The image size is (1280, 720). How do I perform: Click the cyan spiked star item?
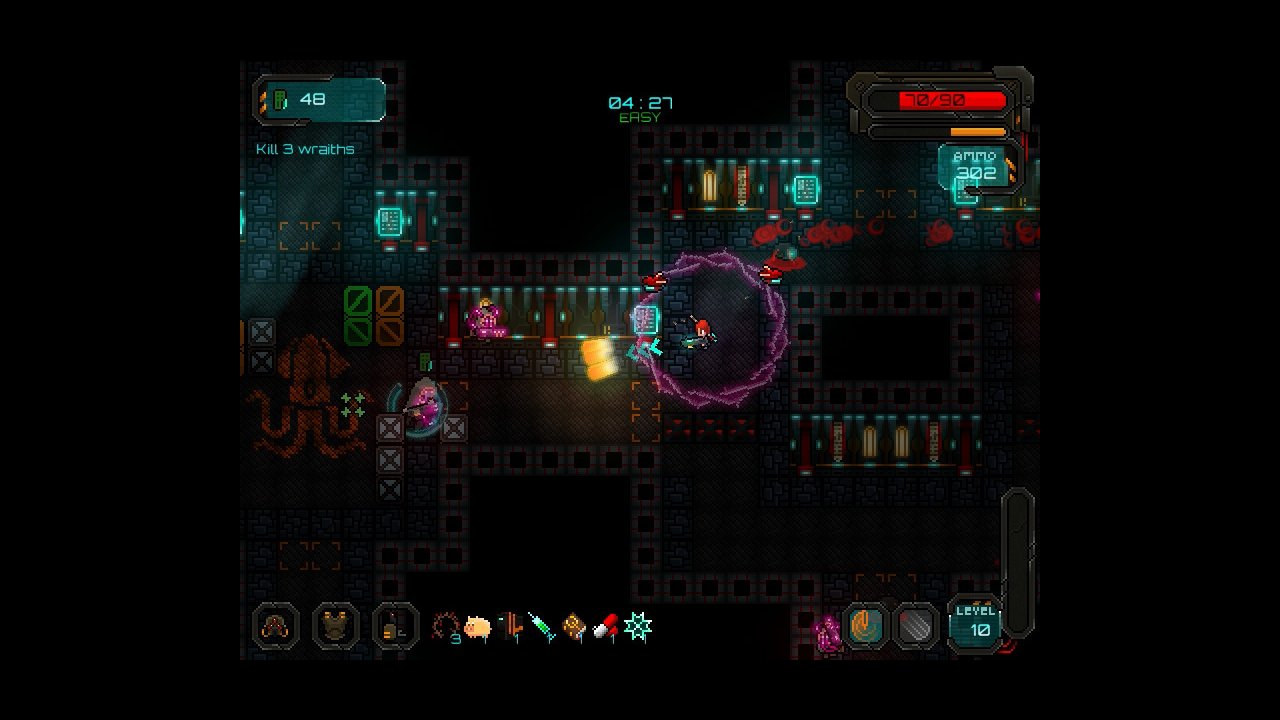[x=638, y=627]
